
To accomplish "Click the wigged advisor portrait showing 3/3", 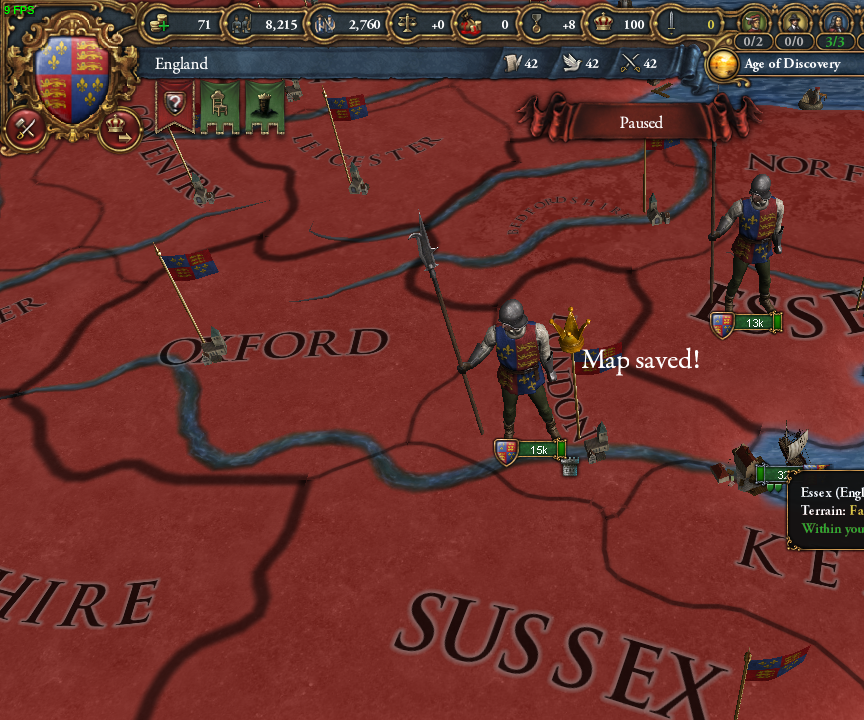I will 834,24.
